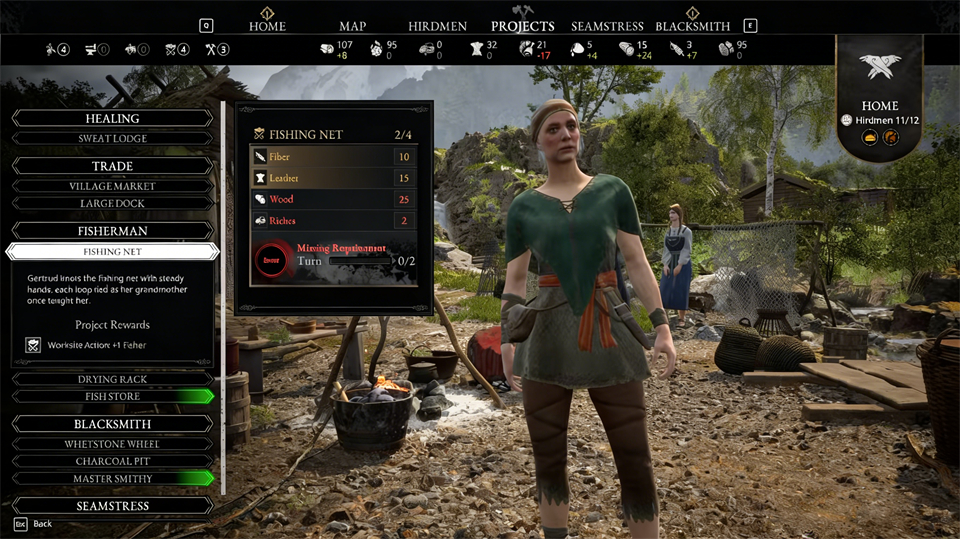Screen dimensions: 960x539
Task: Select the Whetstone Wheel project
Action: [112, 444]
